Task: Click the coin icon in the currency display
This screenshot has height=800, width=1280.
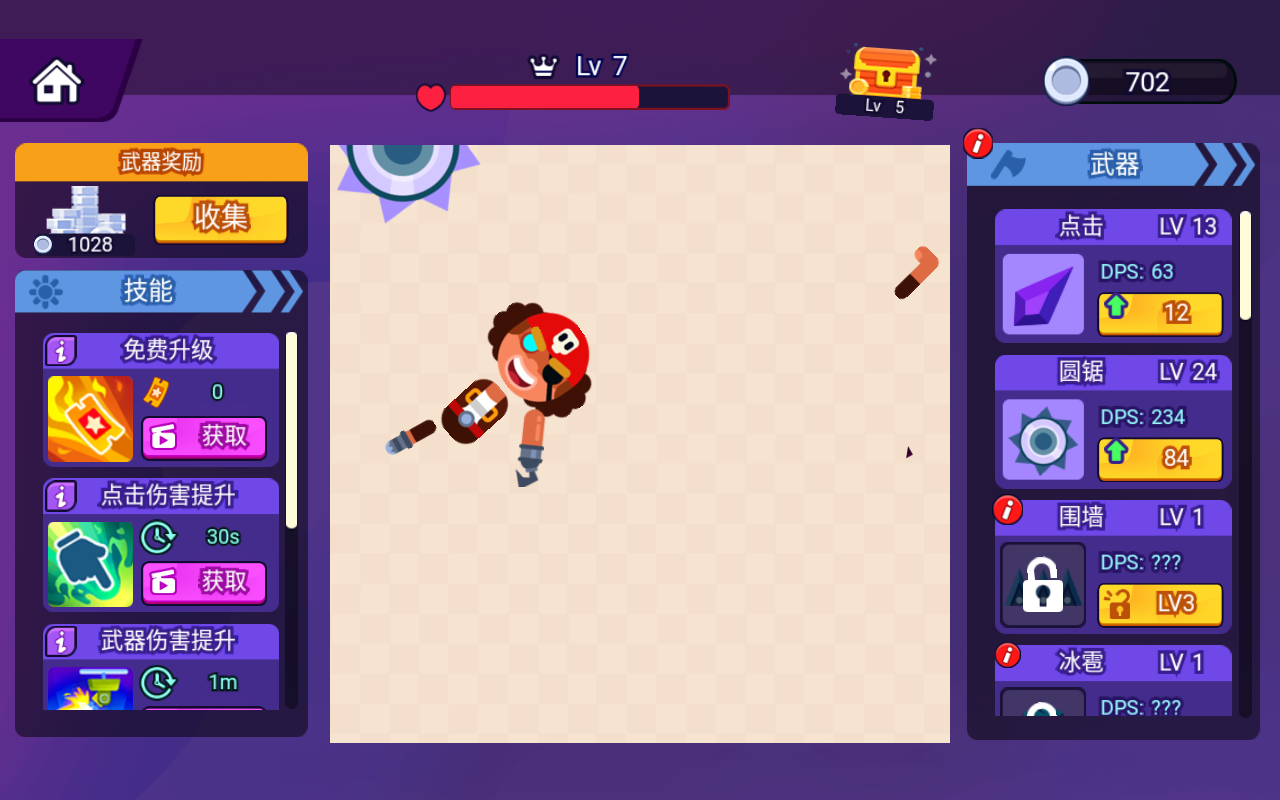Action: [x=1067, y=82]
